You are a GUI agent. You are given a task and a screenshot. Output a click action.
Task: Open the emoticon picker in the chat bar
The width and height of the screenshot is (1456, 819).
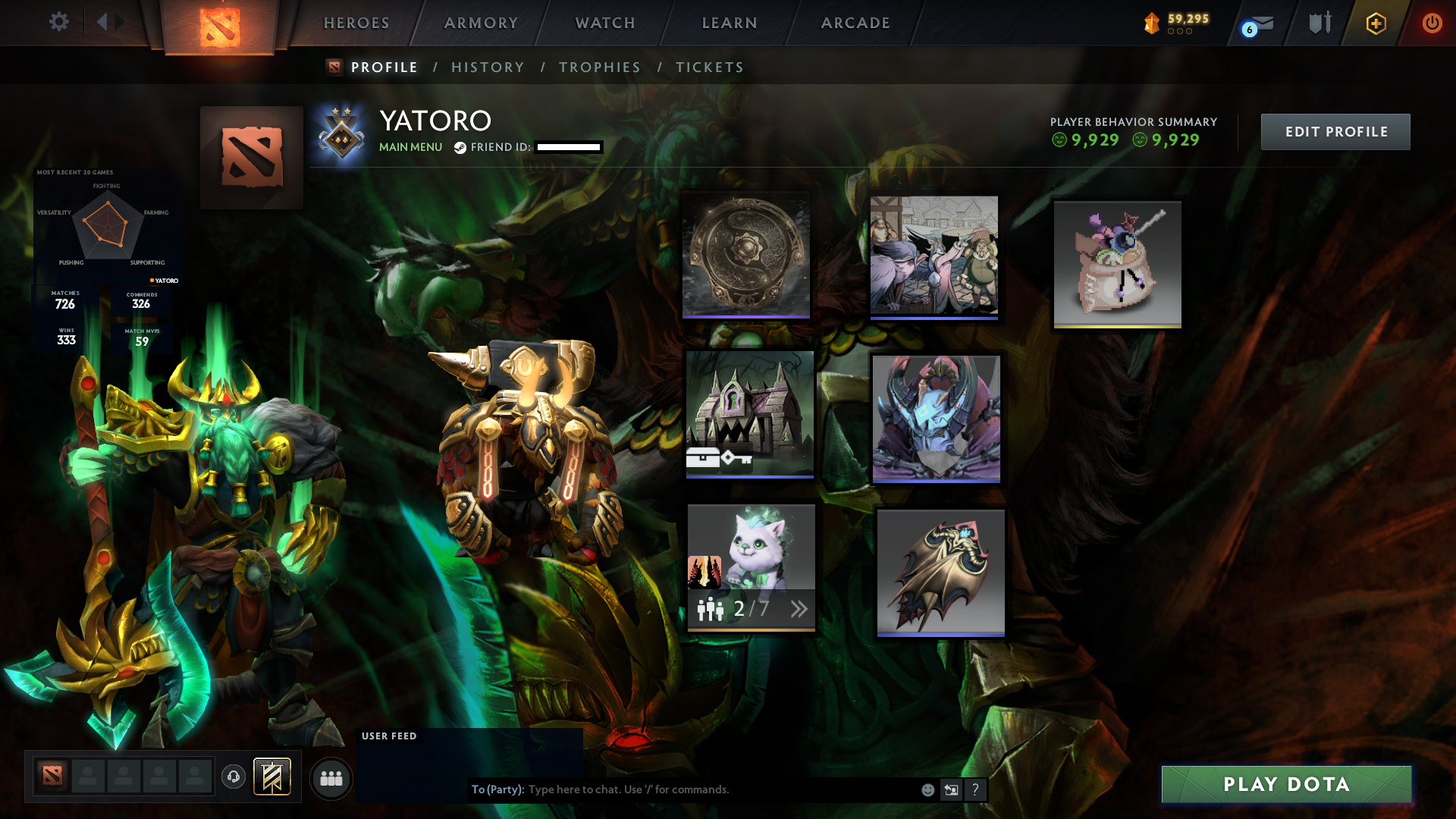(927, 789)
